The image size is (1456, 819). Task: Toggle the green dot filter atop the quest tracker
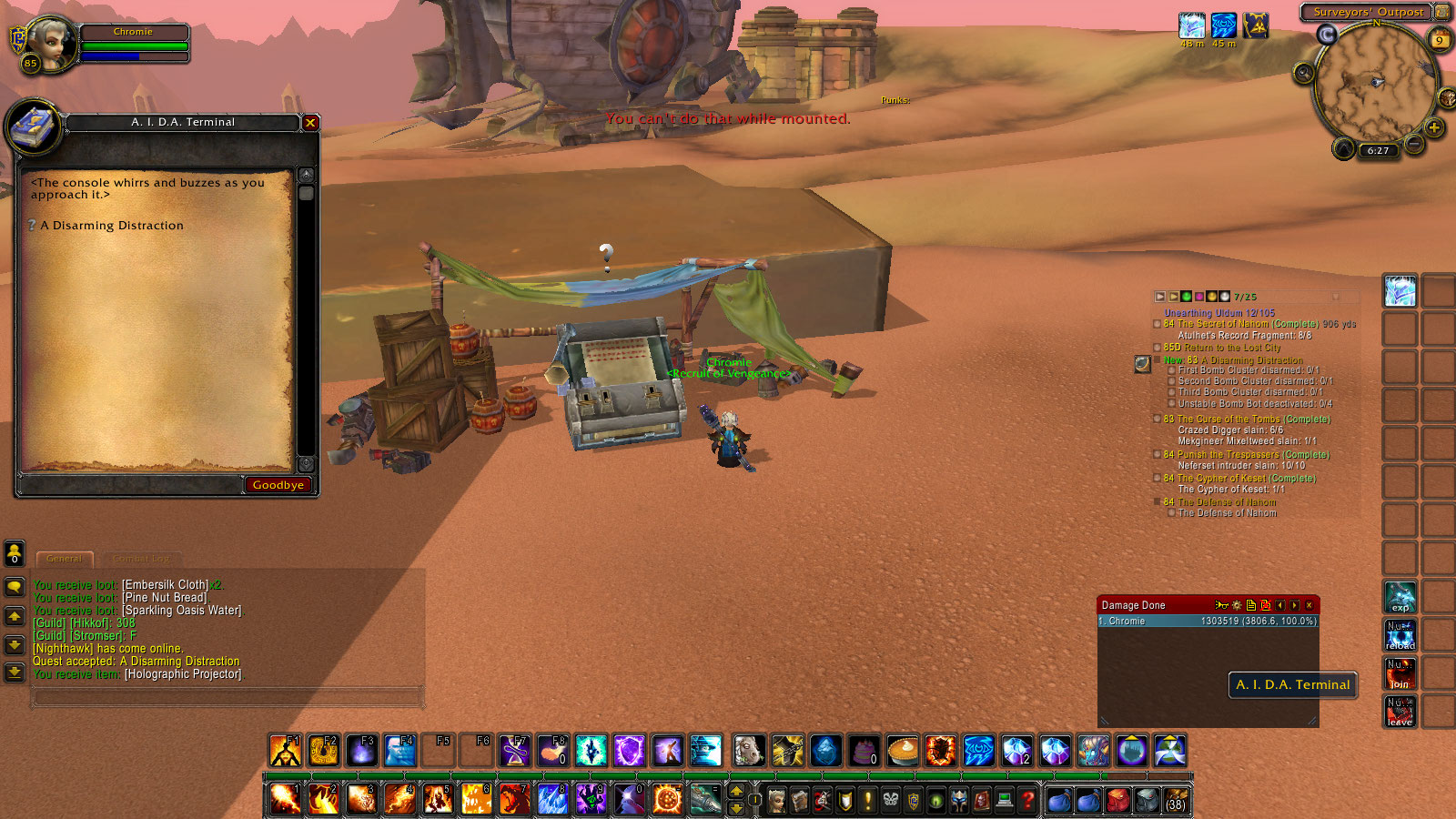[x=1187, y=296]
